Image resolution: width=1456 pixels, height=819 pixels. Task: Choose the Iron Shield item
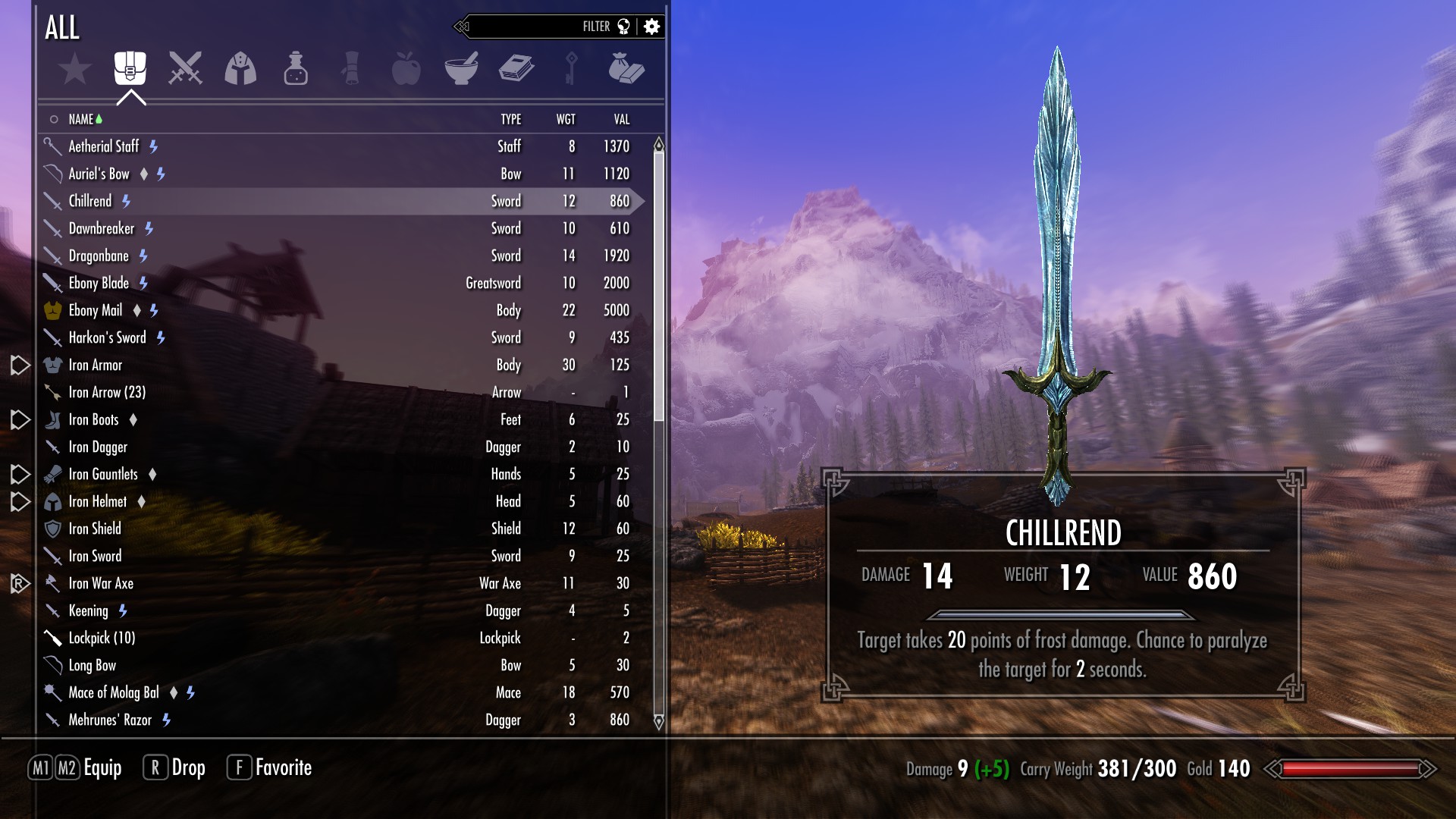95,529
